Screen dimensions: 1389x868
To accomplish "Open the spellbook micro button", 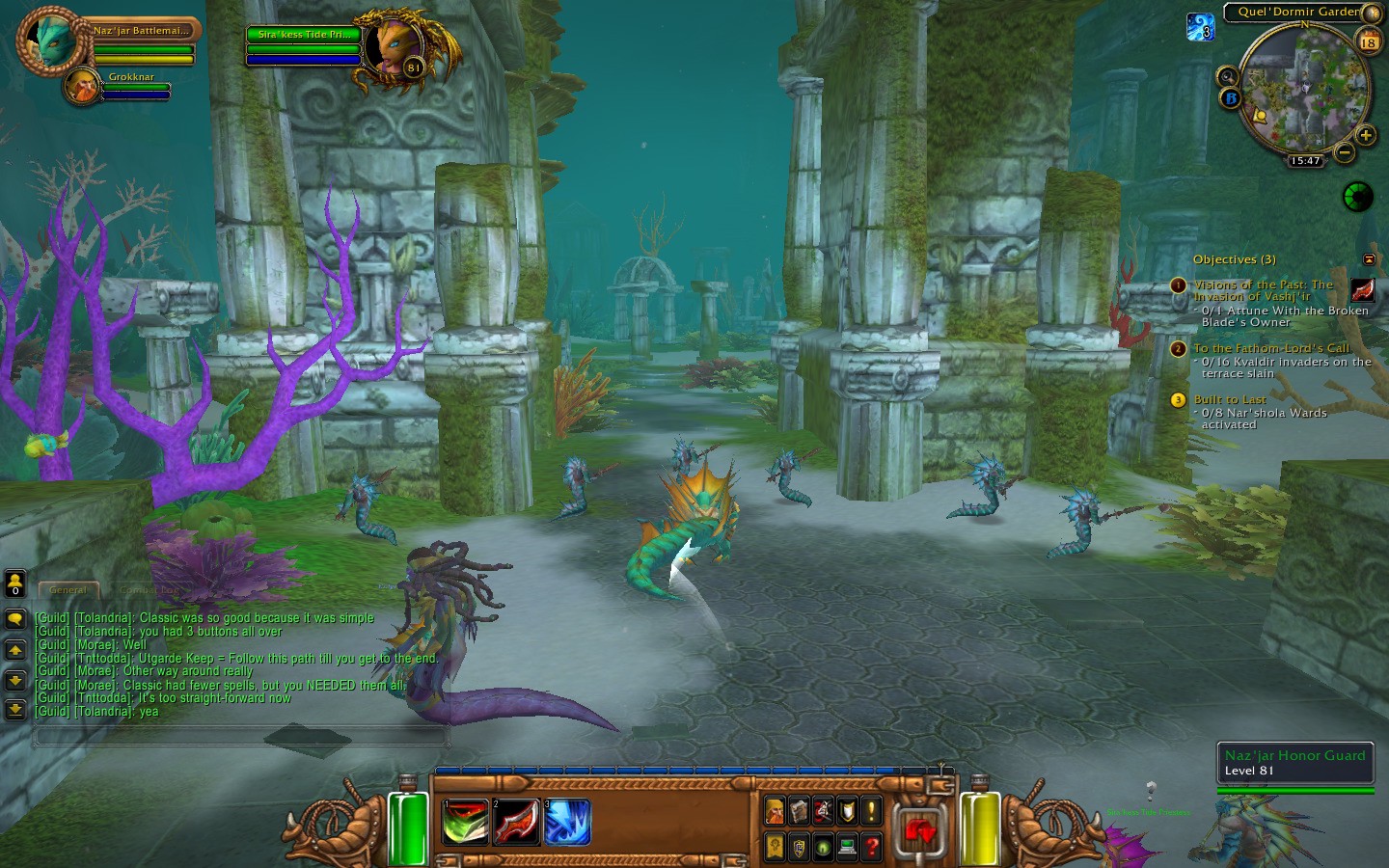I will 799,811.
